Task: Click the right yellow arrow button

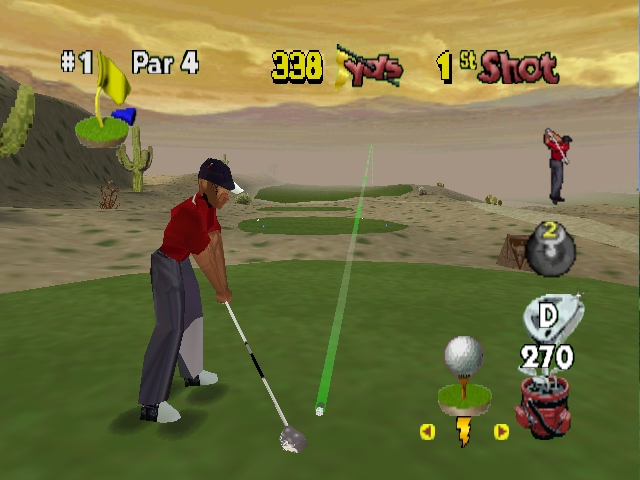Action: click(501, 432)
